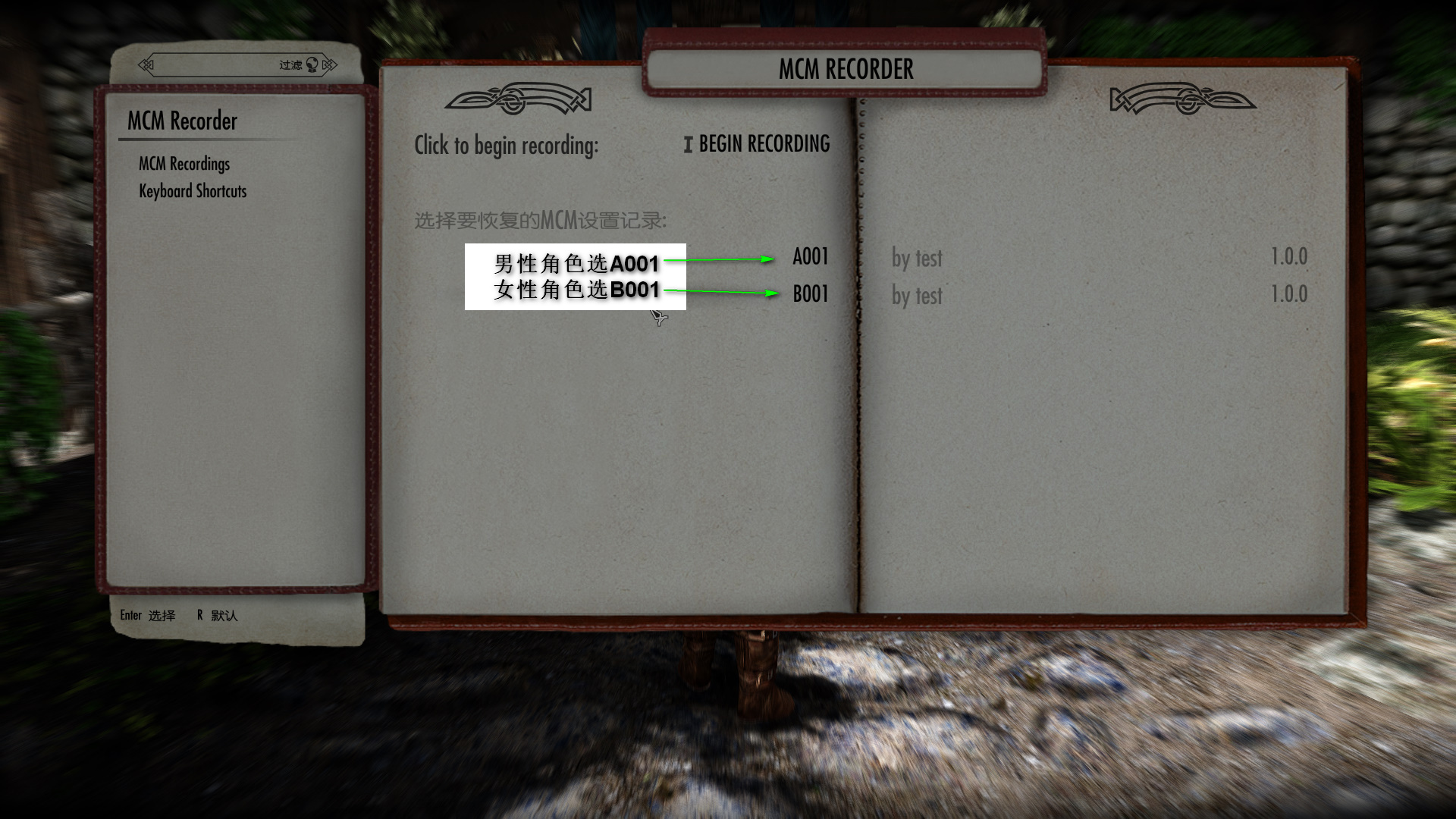Click the BEGIN RECORDING option
Image resolution: width=1456 pixels, height=819 pixels.
(763, 144)
